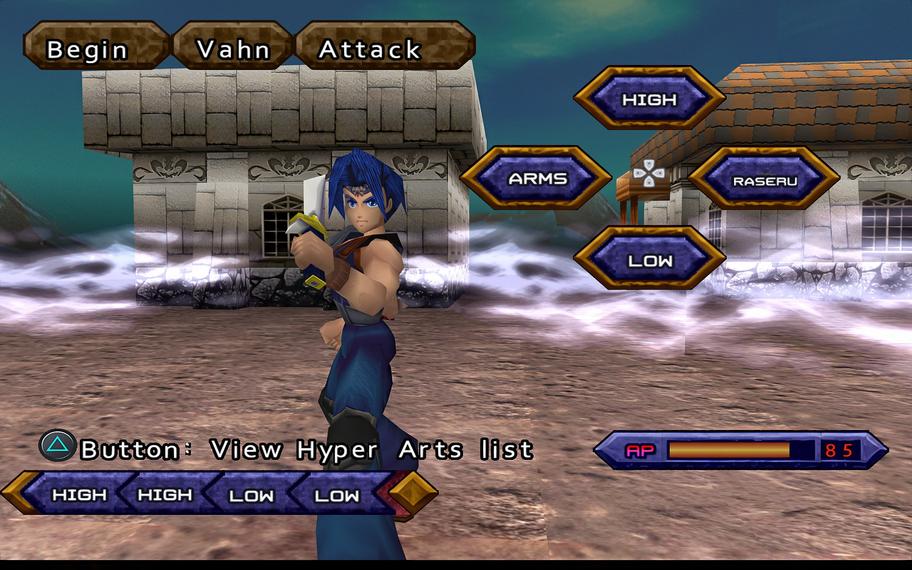Viewport: 912px width, 570px height.
Task: Choose the HIGH attack hexagon above the D-pad
Action: click(649, 99)
